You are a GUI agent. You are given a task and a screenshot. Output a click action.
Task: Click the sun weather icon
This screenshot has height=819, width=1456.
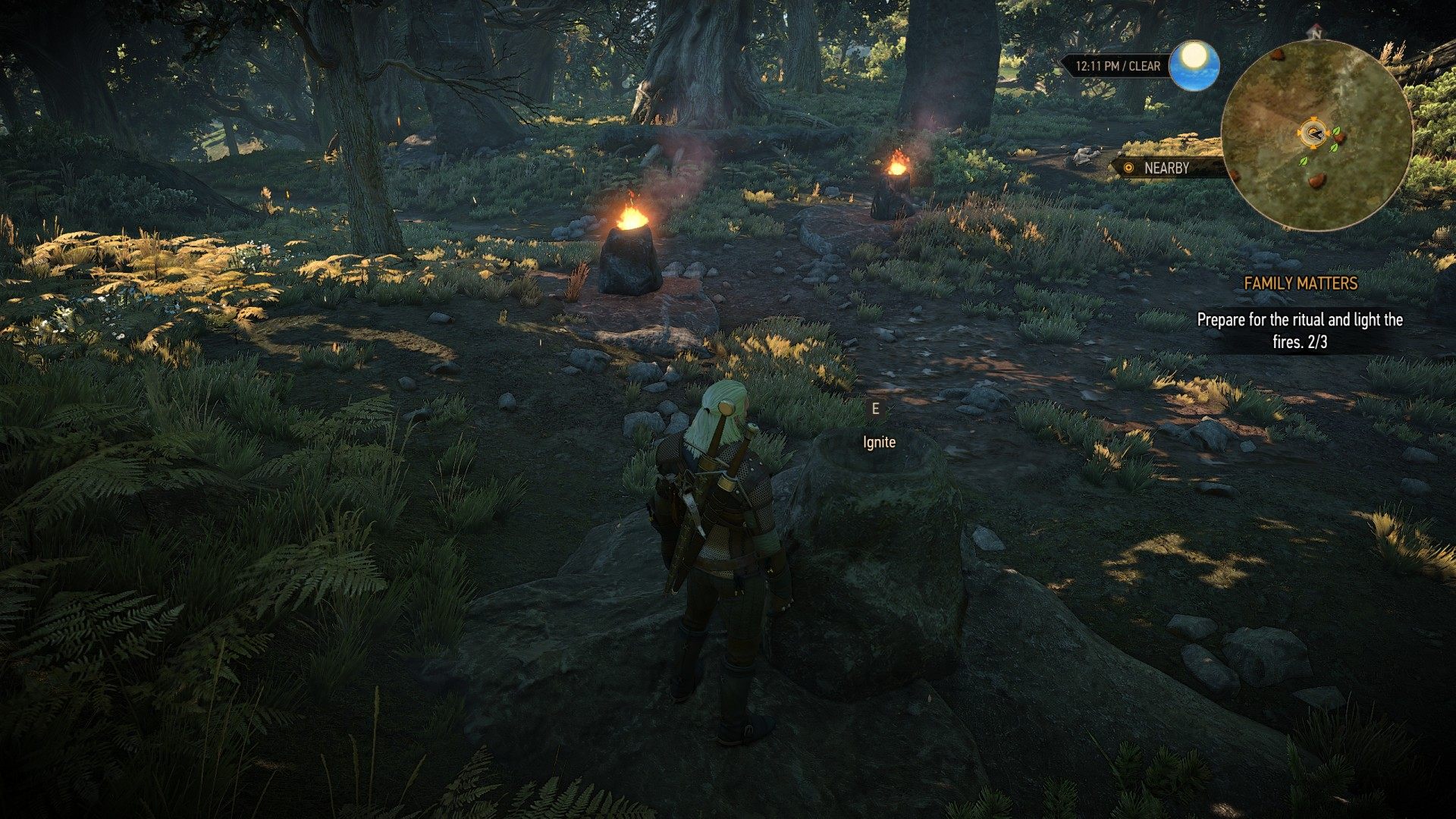click(x=1194, y=64)
